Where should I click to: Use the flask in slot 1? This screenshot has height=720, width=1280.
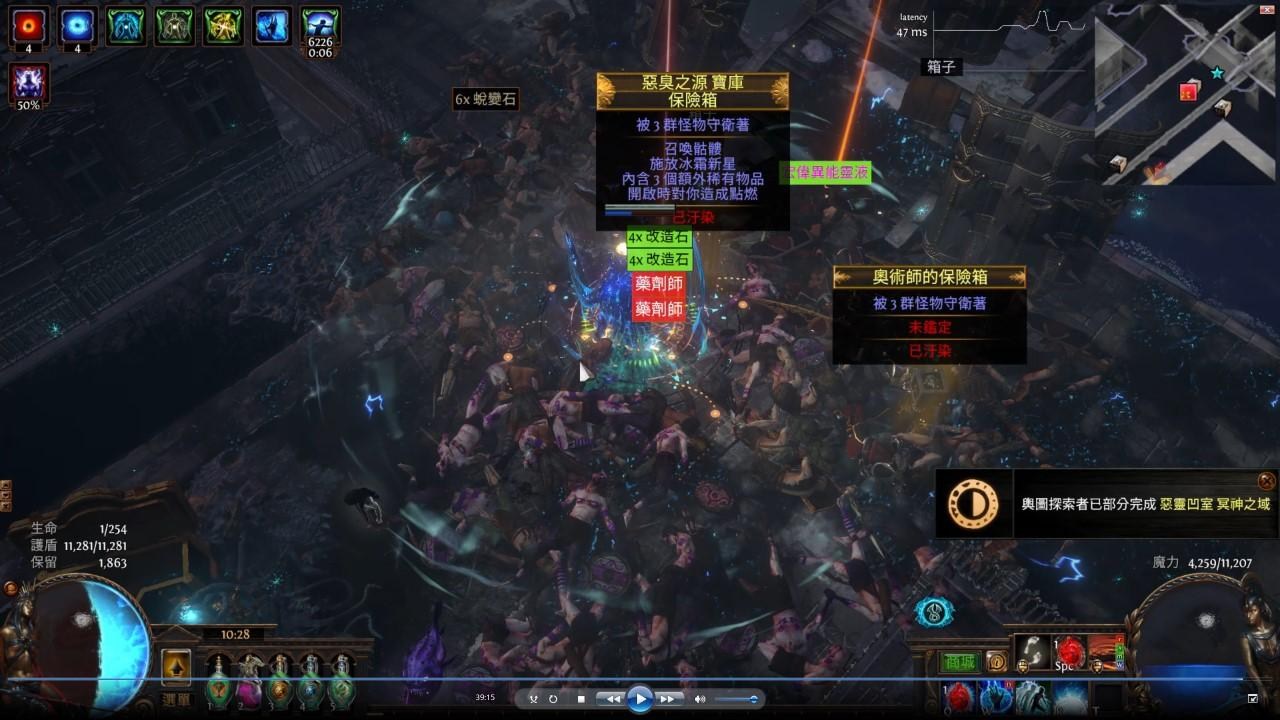(217, 690)
